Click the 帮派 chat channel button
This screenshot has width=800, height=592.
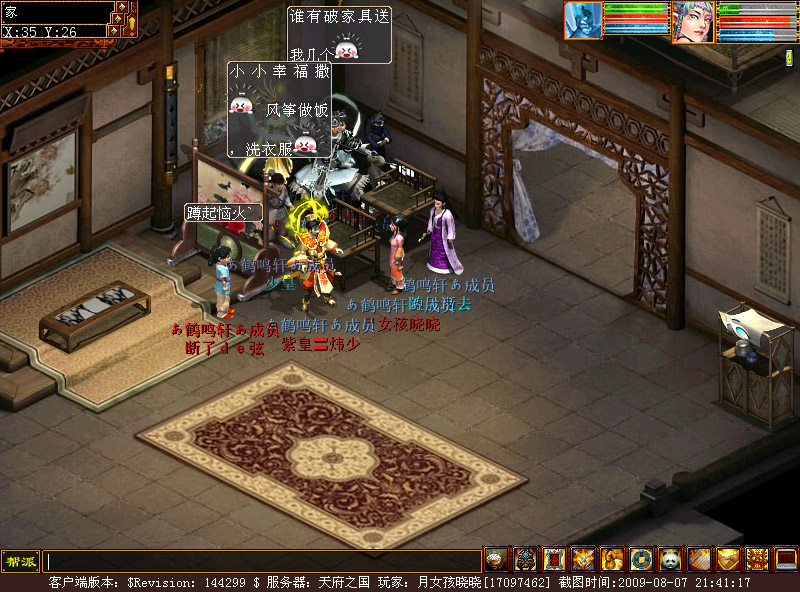pyautogui.click(x=20, y=561)
